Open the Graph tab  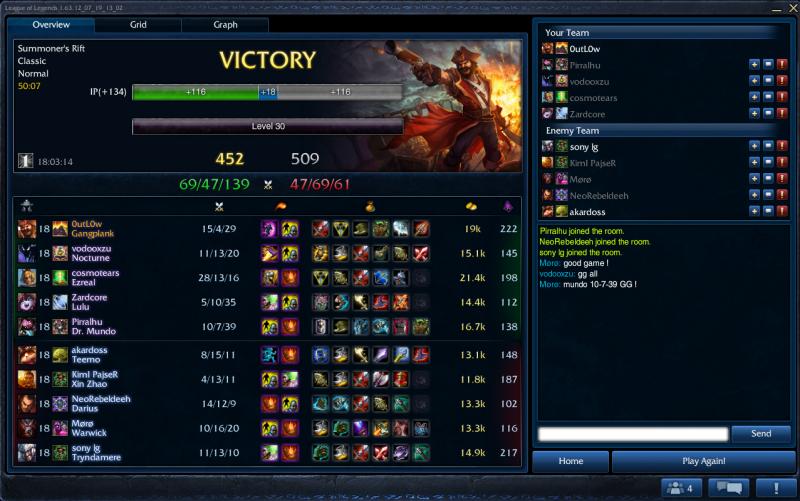(225, 24)
